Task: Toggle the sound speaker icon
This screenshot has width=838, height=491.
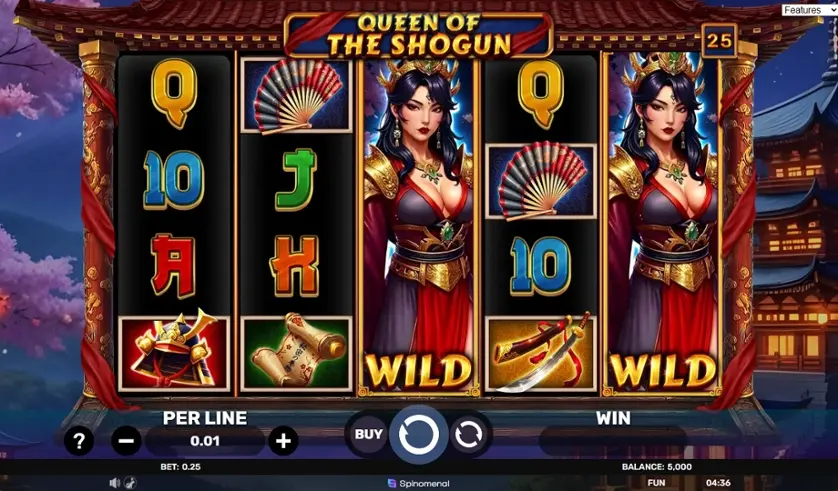Action: pos(113,482)
